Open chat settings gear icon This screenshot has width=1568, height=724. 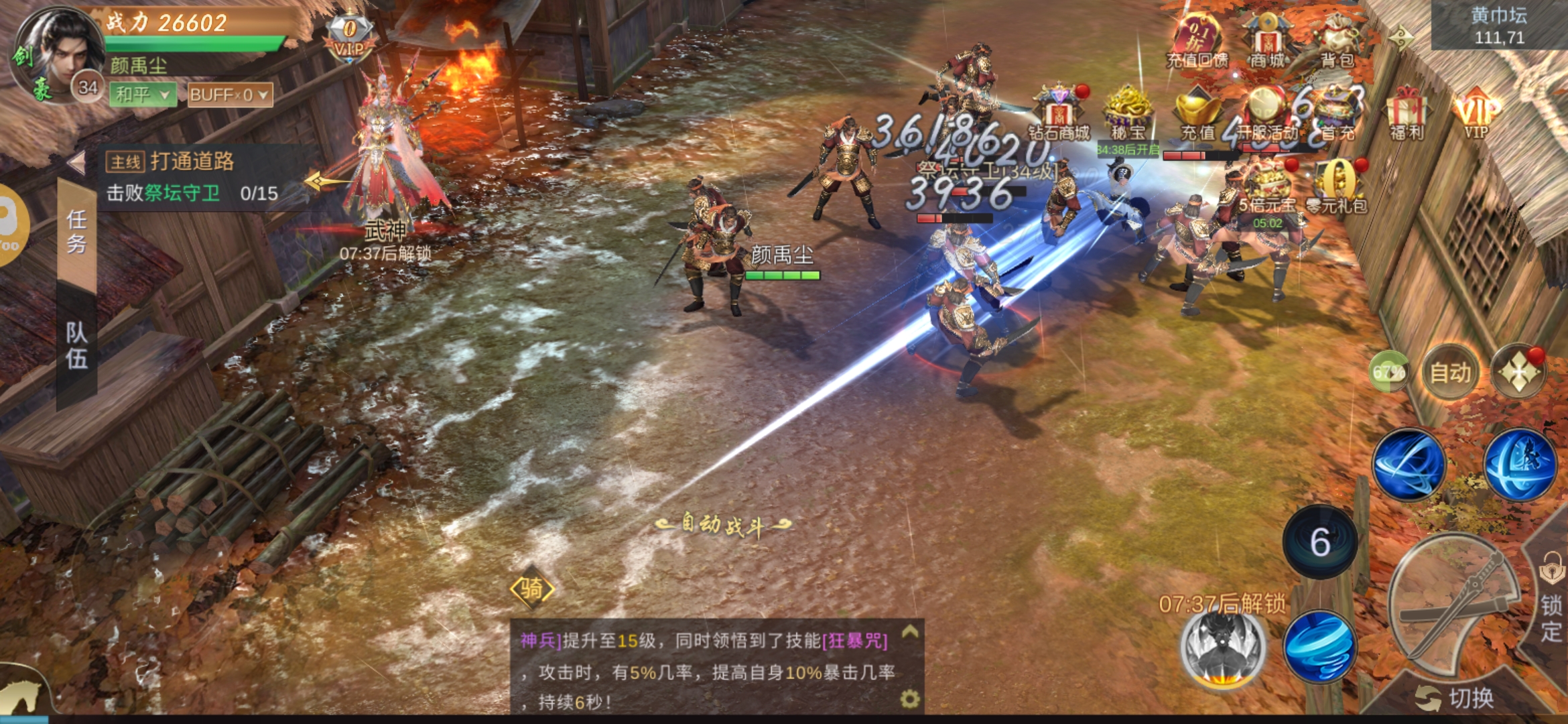coord(909,699)
